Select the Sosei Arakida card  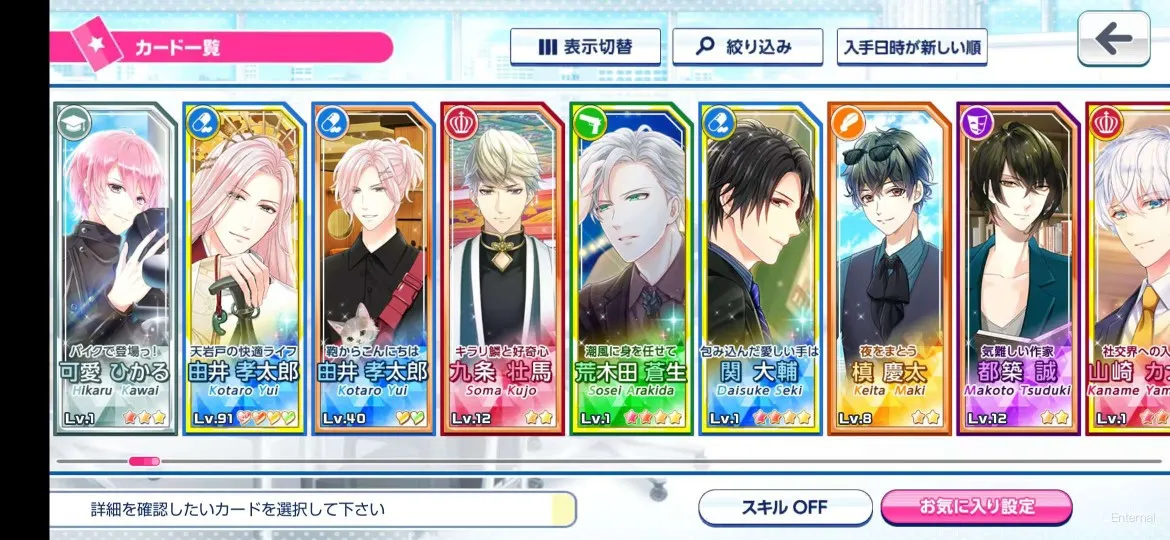pos(630,270)
